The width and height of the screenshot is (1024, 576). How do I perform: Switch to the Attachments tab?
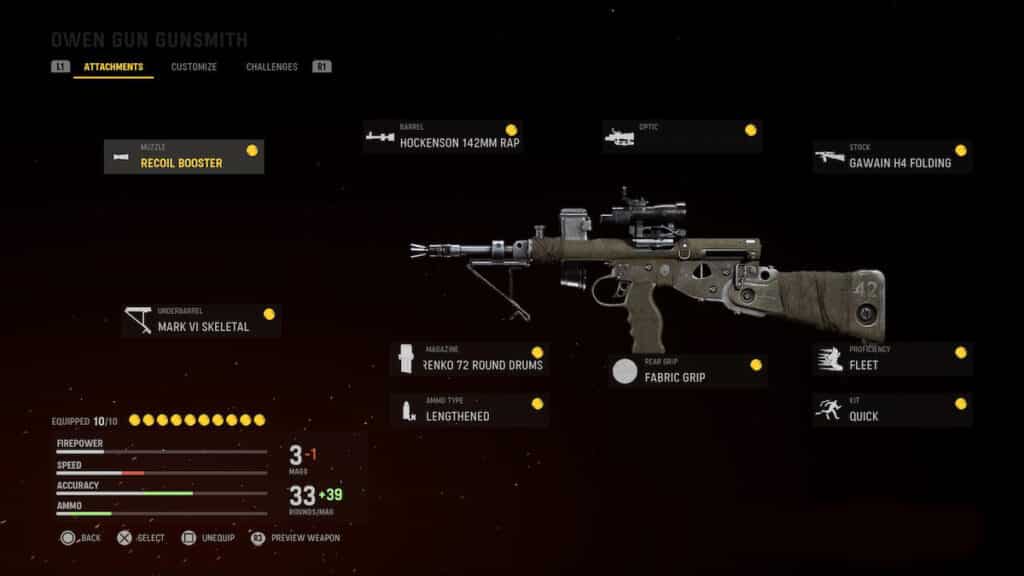(x=113, y=67)
